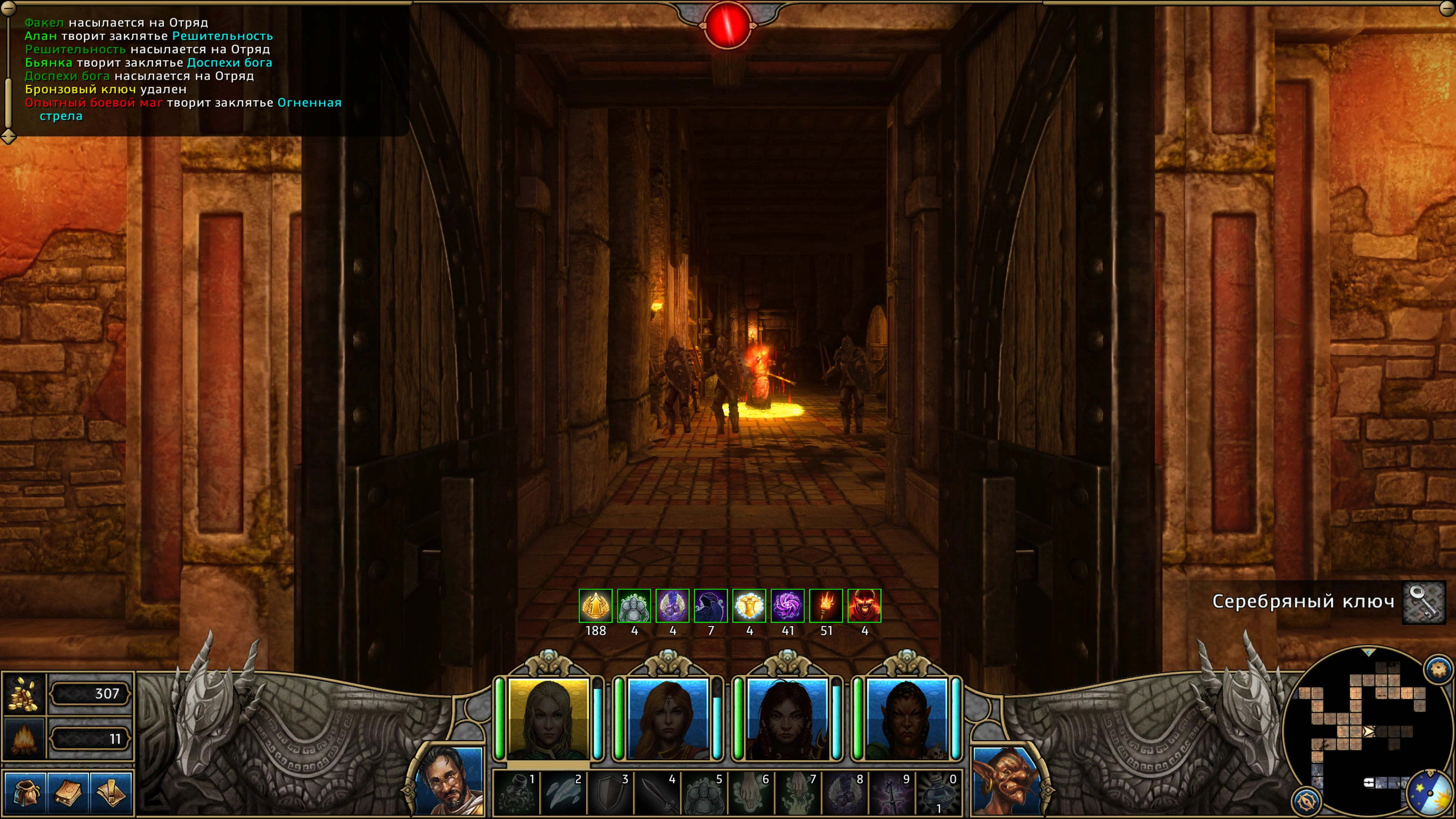Click the dungeon minimap
Screen dimensions: 1456x819
[1368, 729]
